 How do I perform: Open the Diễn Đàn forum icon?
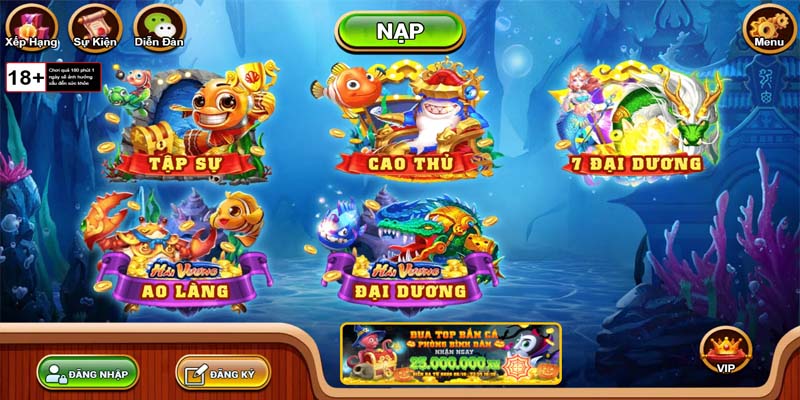[x=154, y=26]
